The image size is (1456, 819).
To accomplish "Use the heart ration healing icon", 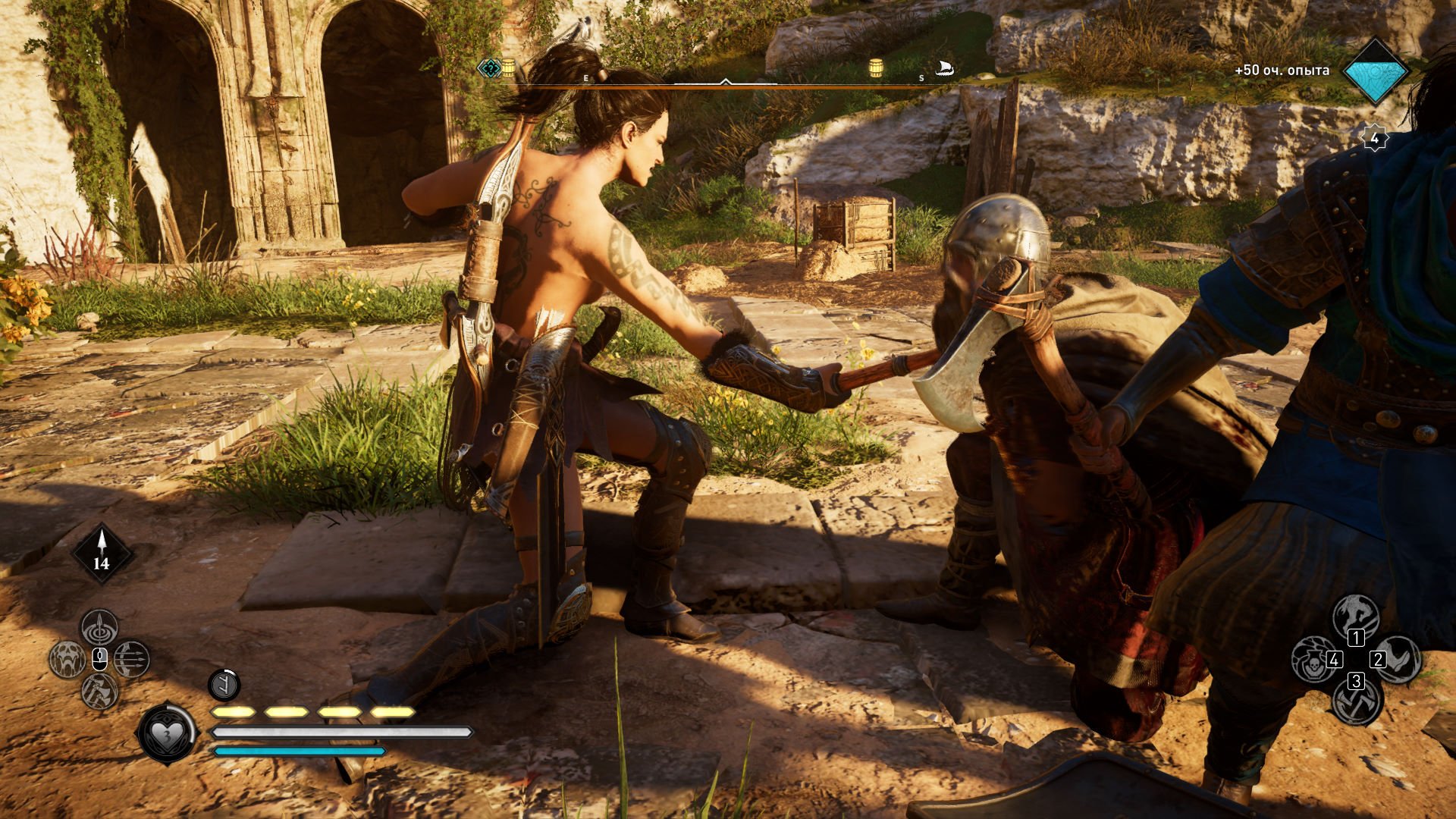I will [x=166, y=733].
